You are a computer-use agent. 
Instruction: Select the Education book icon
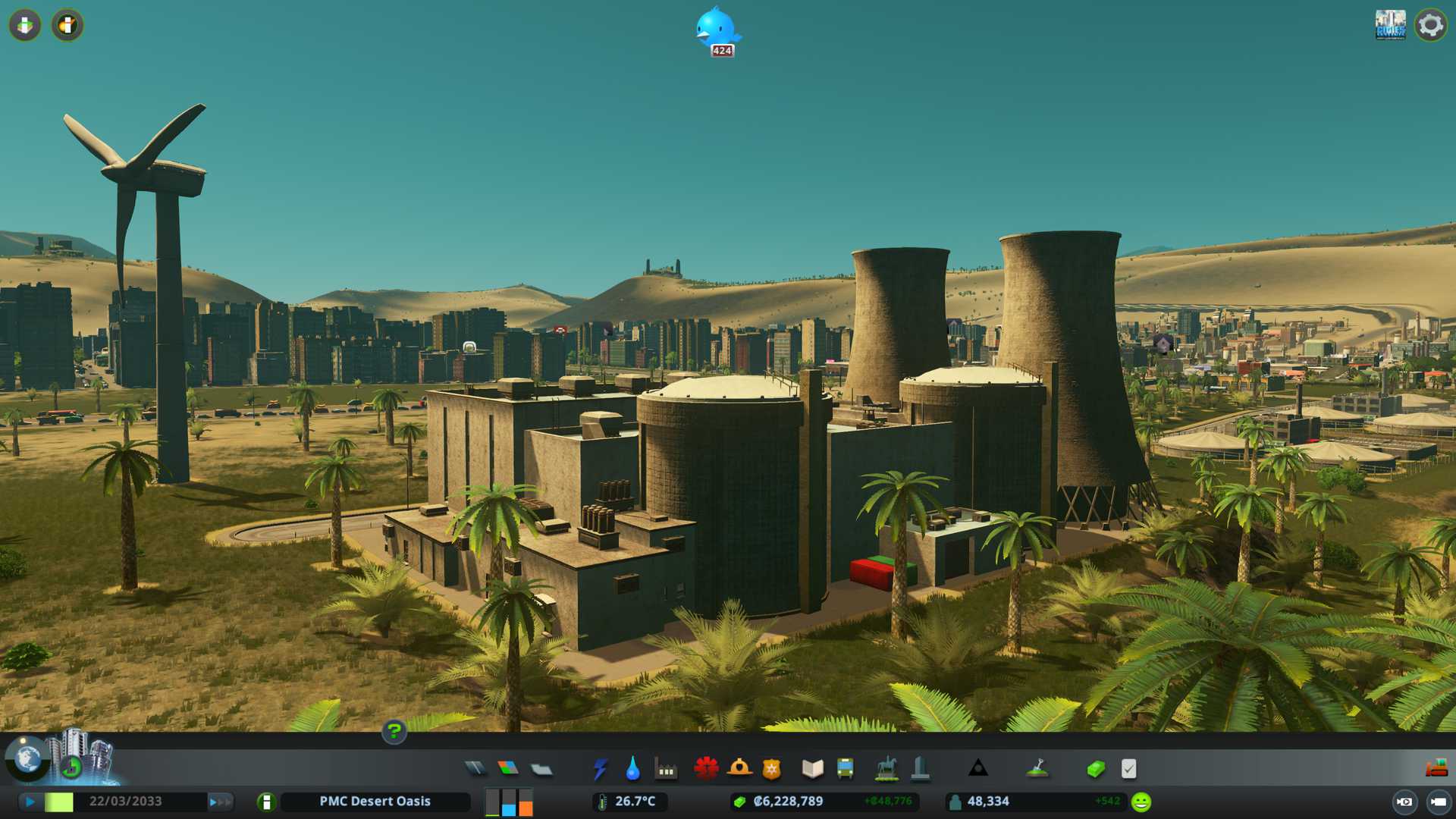point(812,769)
